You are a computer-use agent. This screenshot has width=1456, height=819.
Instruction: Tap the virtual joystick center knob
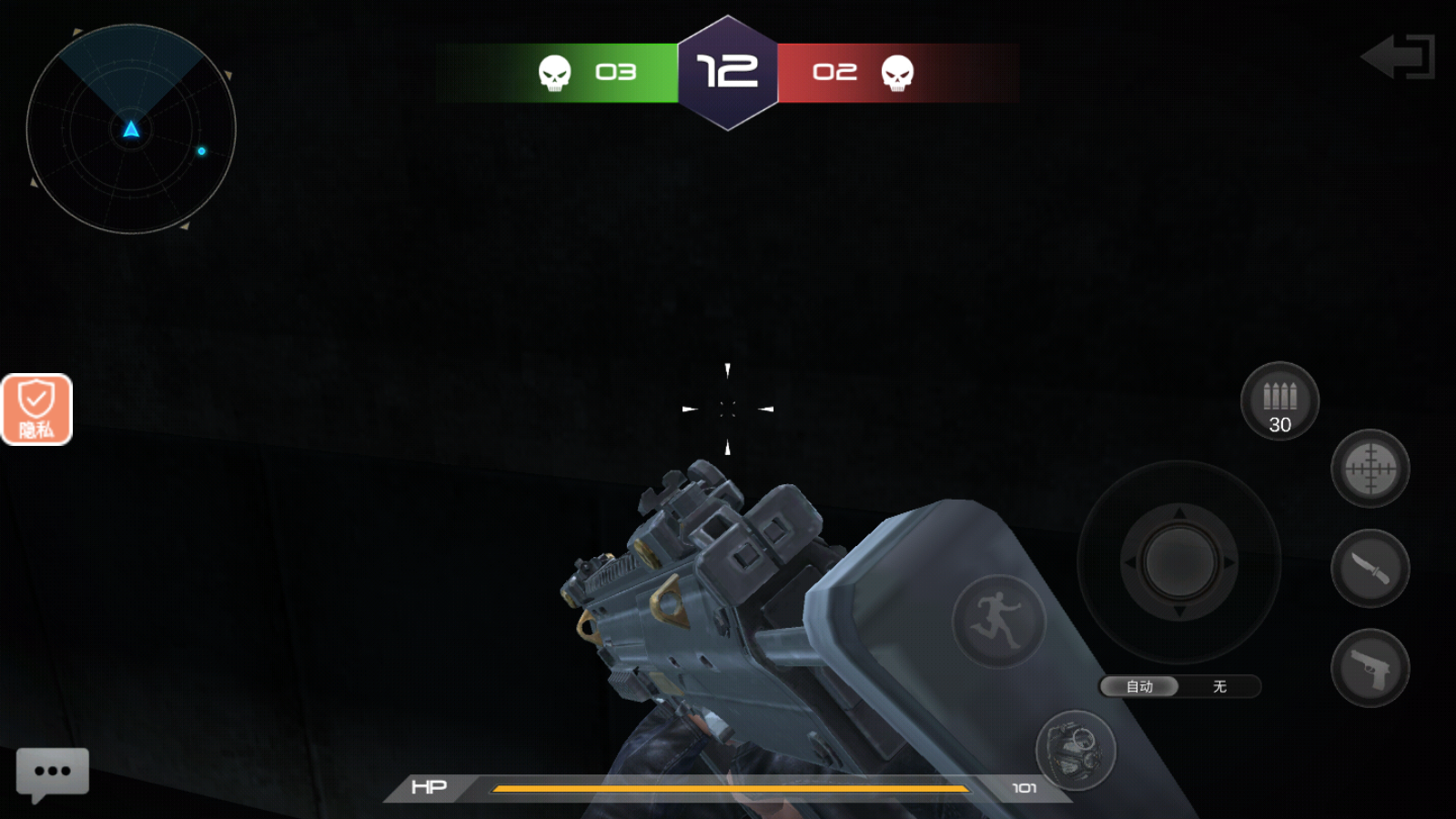coord(1179,562)
